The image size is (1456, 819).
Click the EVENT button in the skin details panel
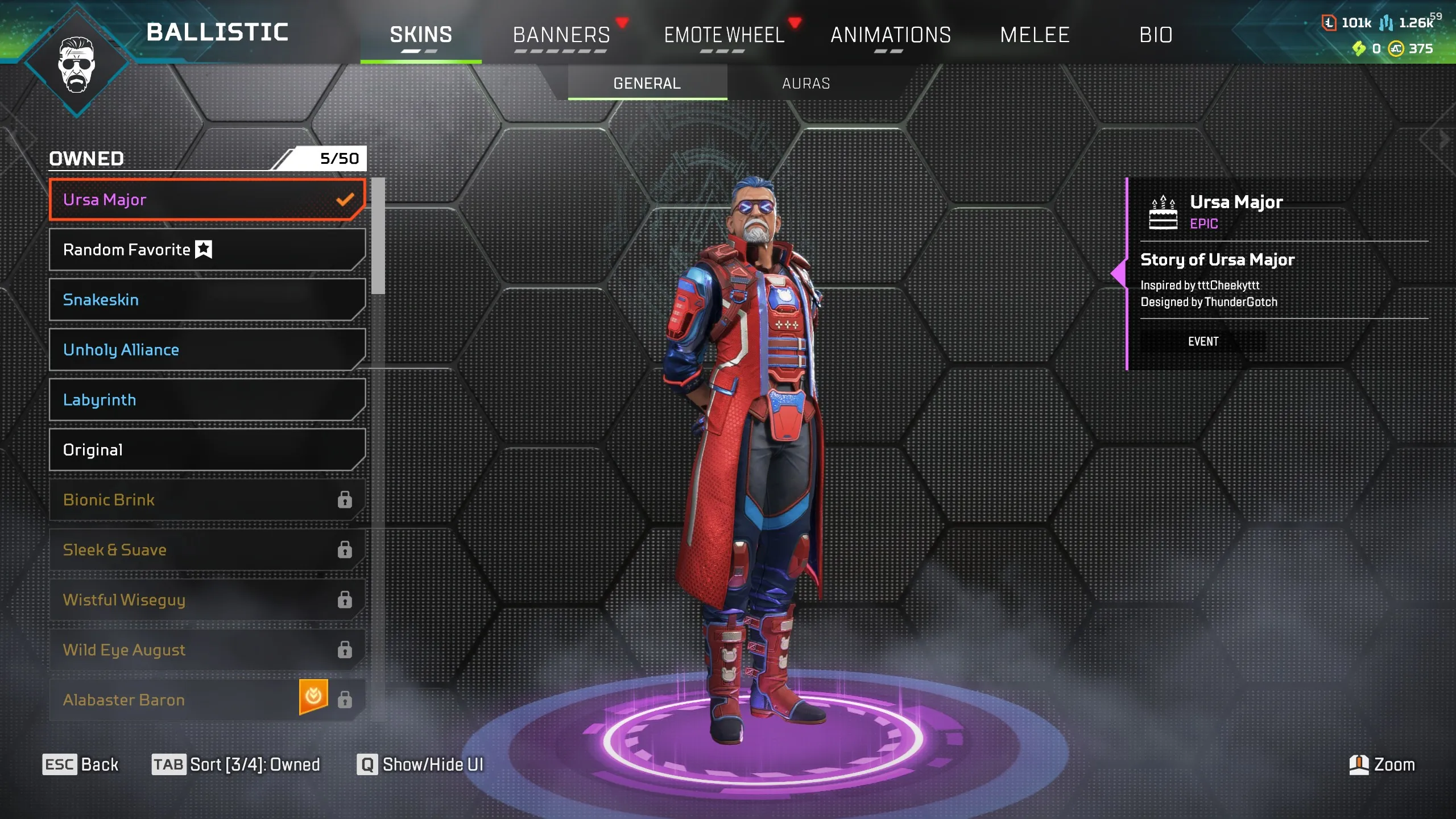click(1202, 342)
